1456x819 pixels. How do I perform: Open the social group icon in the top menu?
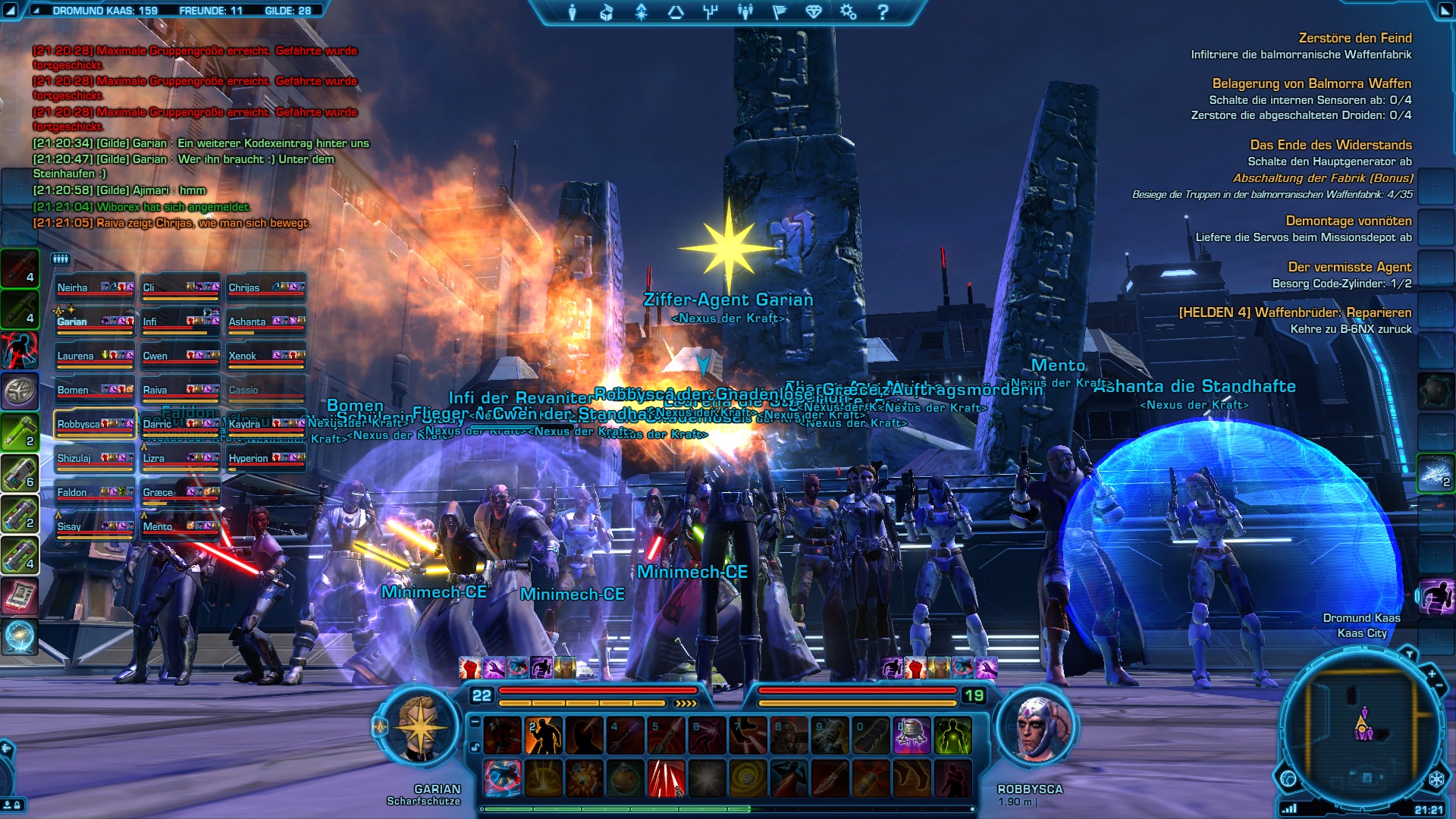pyautogui.click(x=745, y=12)
